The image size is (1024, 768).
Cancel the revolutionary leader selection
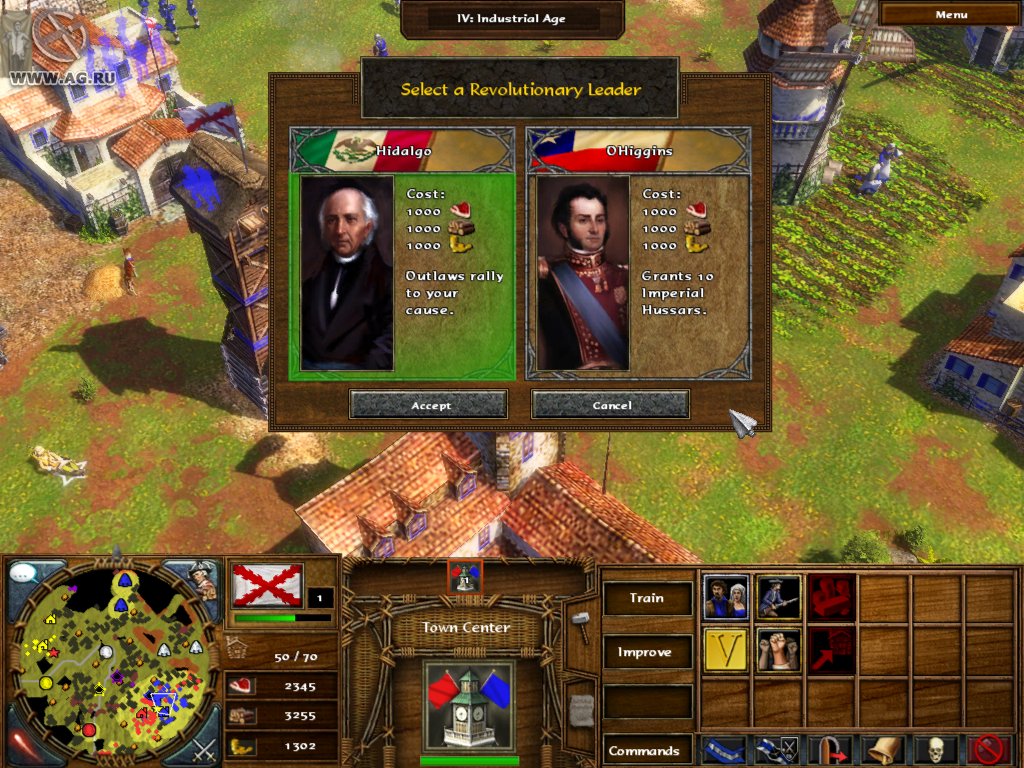click(610, 405)
